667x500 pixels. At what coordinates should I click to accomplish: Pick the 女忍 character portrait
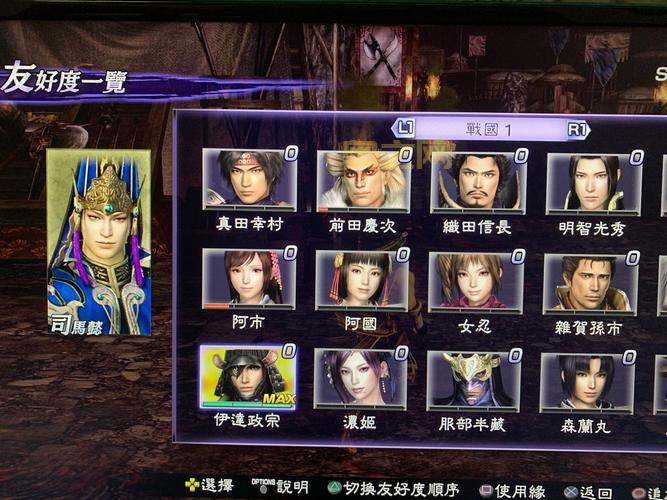[476, 281]
